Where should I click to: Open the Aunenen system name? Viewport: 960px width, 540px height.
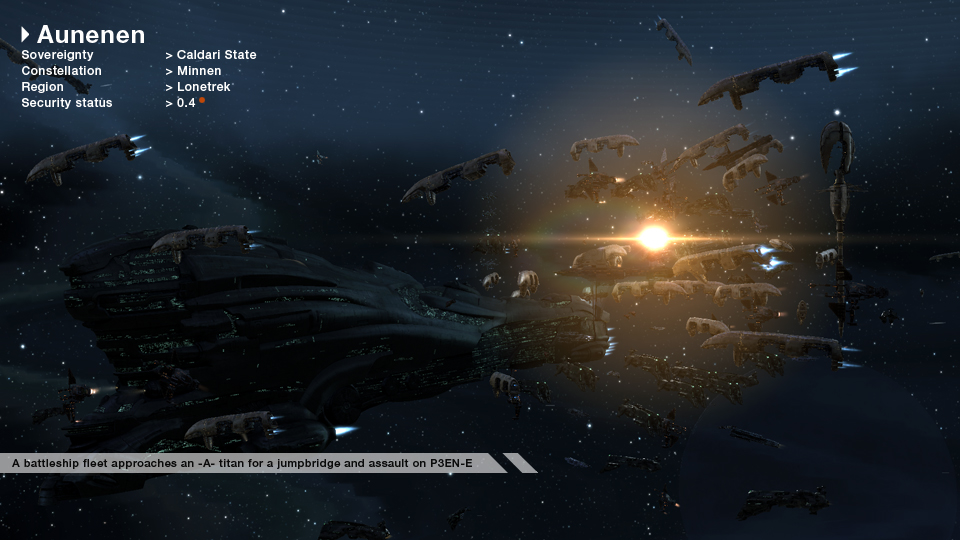point(91,35)
